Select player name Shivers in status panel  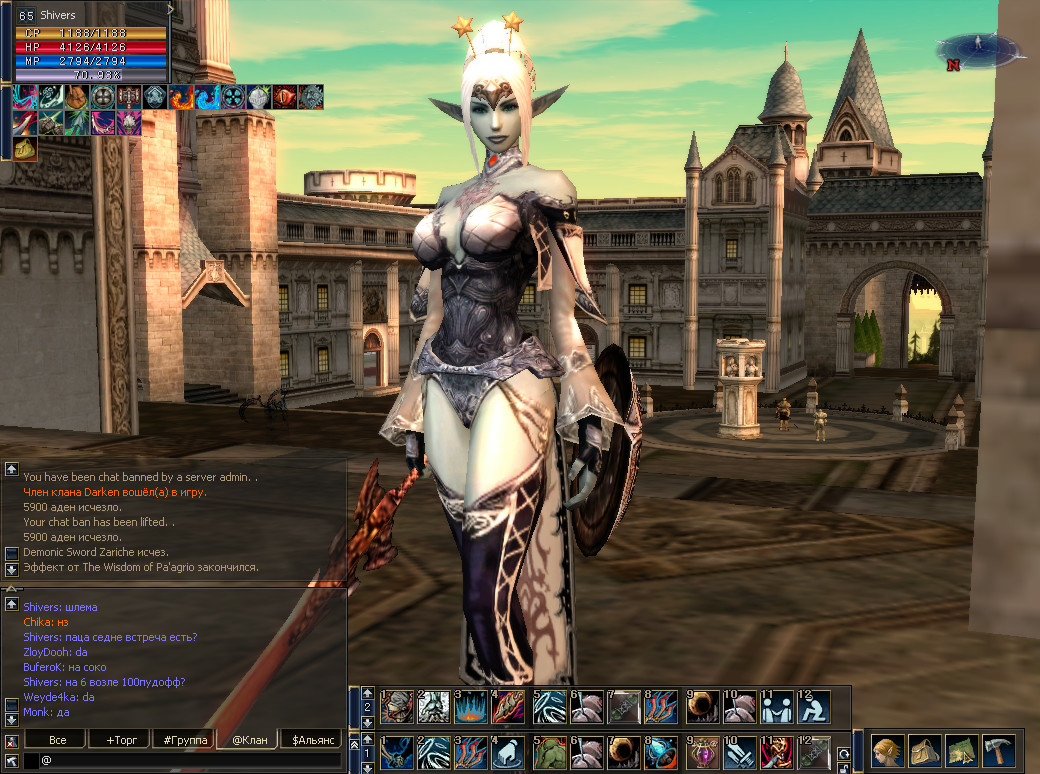click(x=58, y=15)
